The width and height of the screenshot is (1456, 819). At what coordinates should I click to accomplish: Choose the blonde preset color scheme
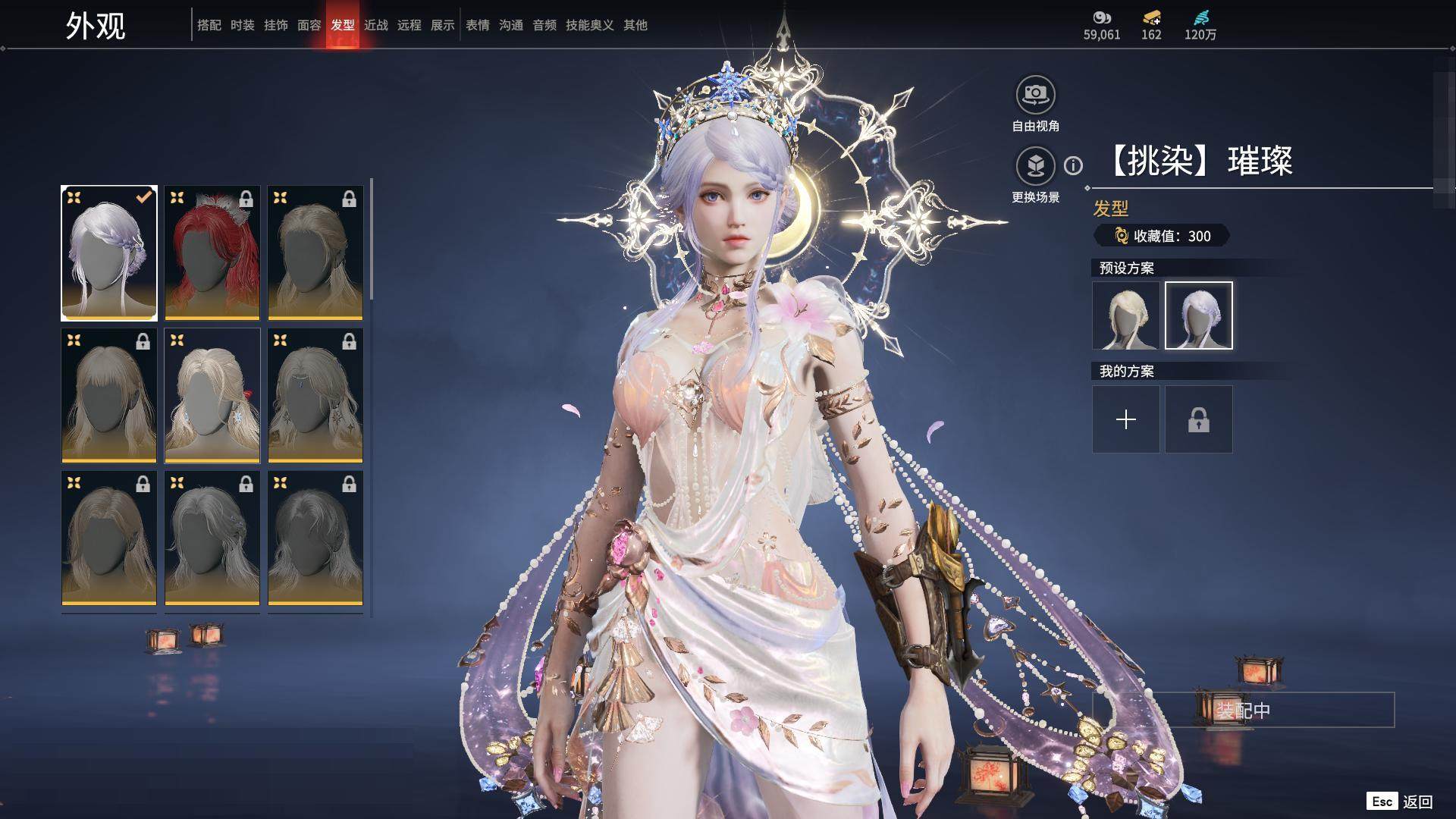(1125, 315)
